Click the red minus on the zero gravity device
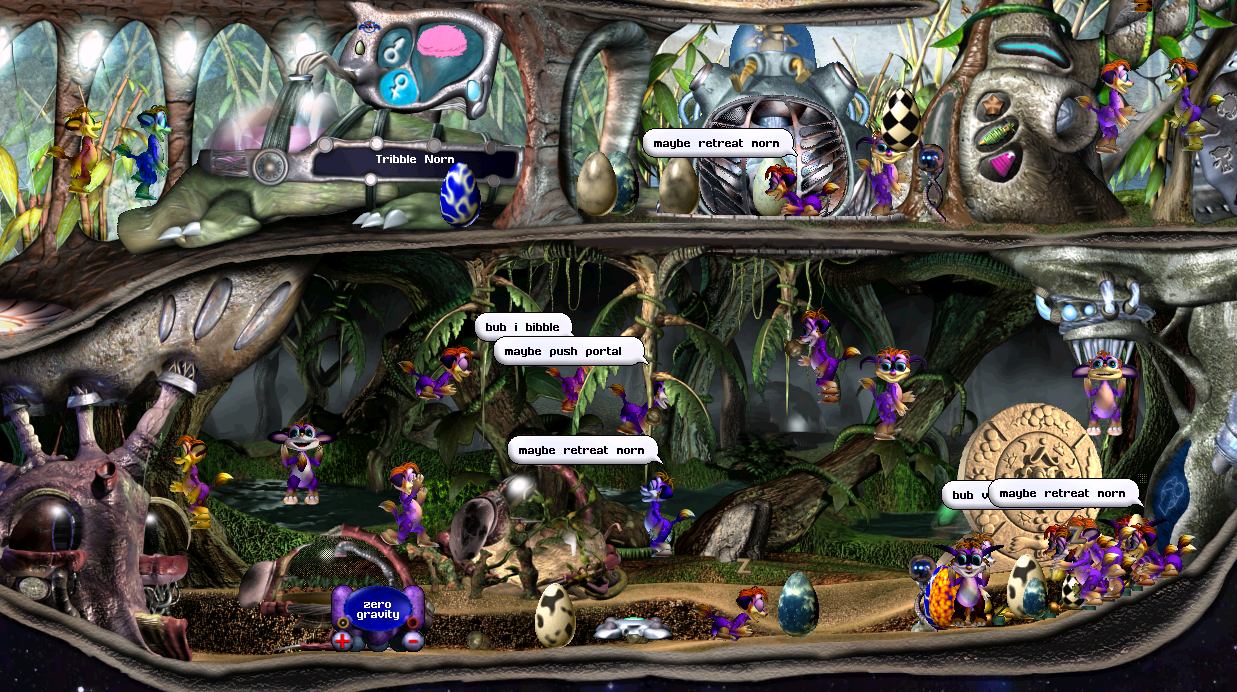 point(413,640)
